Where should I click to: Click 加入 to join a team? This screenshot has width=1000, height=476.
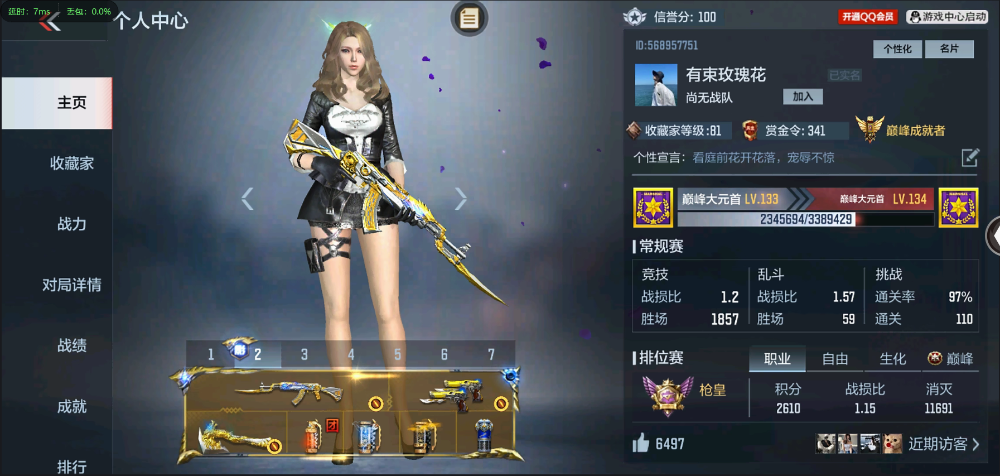[x=802, y=96]
